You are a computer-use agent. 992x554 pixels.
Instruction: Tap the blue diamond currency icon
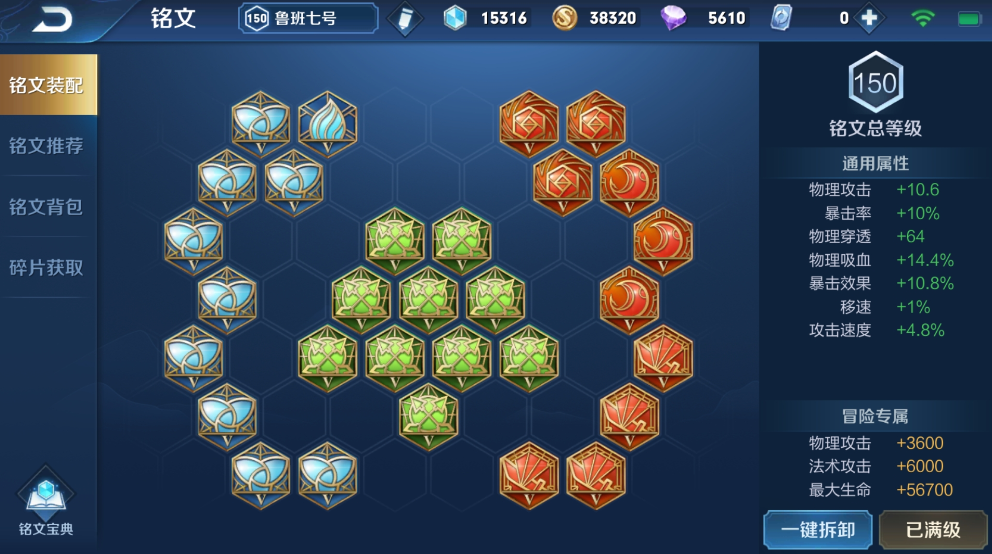455,18
